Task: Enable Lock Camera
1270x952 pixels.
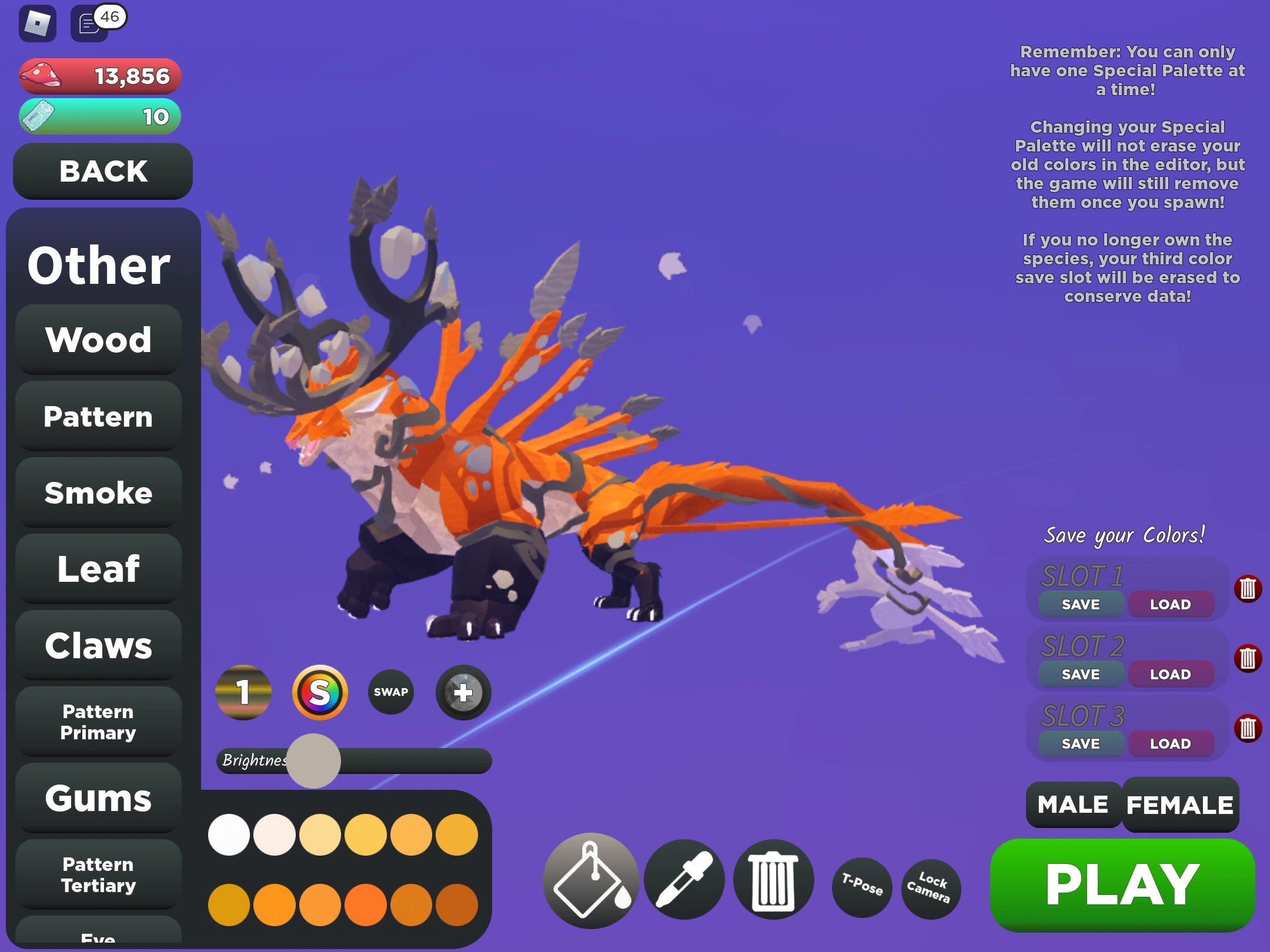Action: [x=930, y=889]
